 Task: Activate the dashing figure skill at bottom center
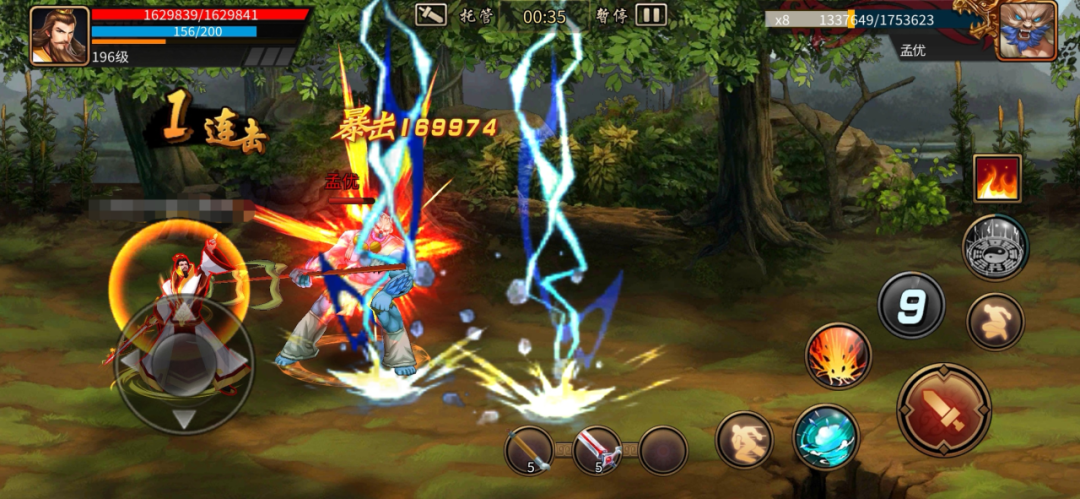(x=744, y=438)
